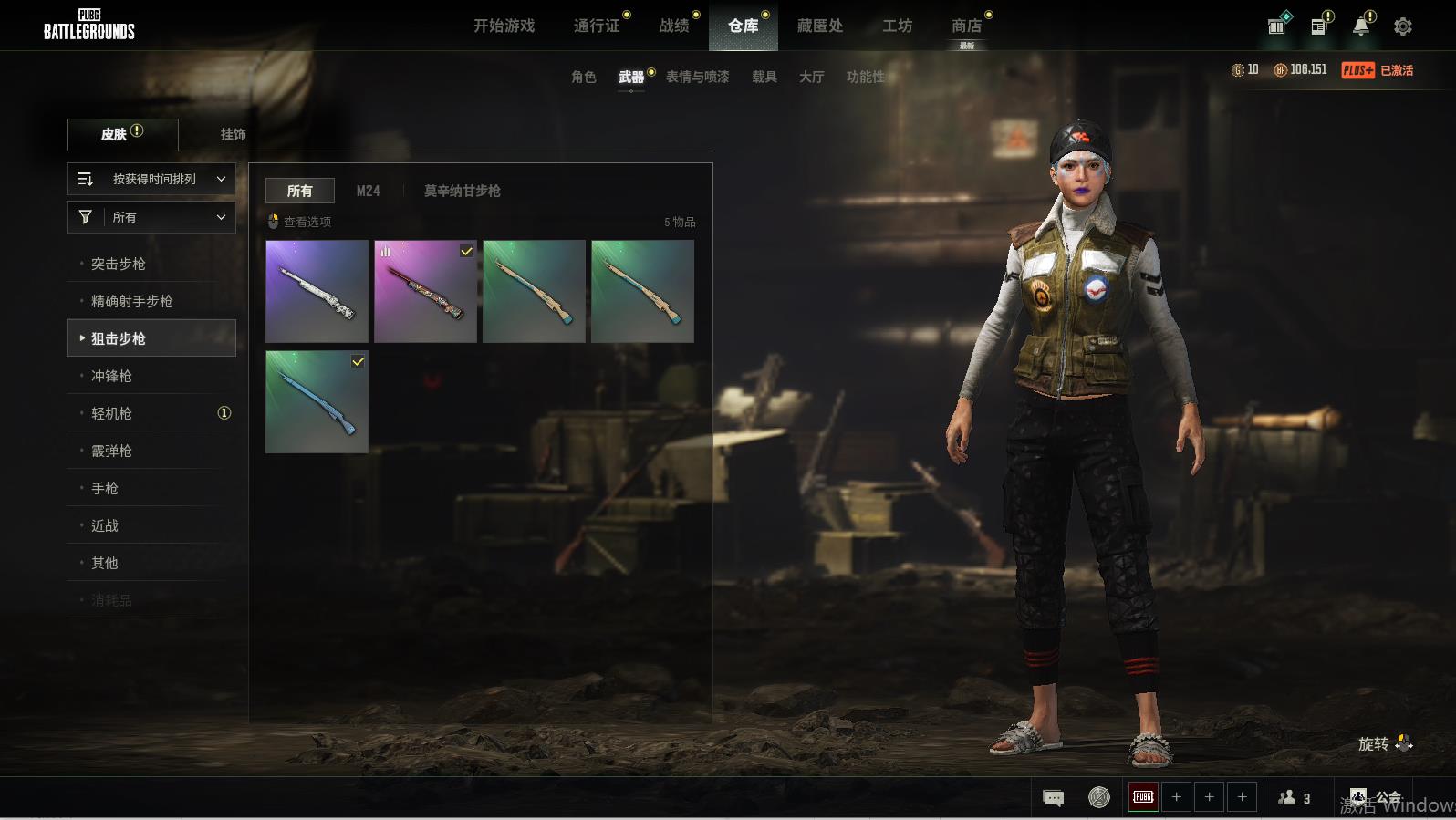Expand the 所有 filter dropdown
Viewport: 1456px width, 820px height.
tap(151, 217)
